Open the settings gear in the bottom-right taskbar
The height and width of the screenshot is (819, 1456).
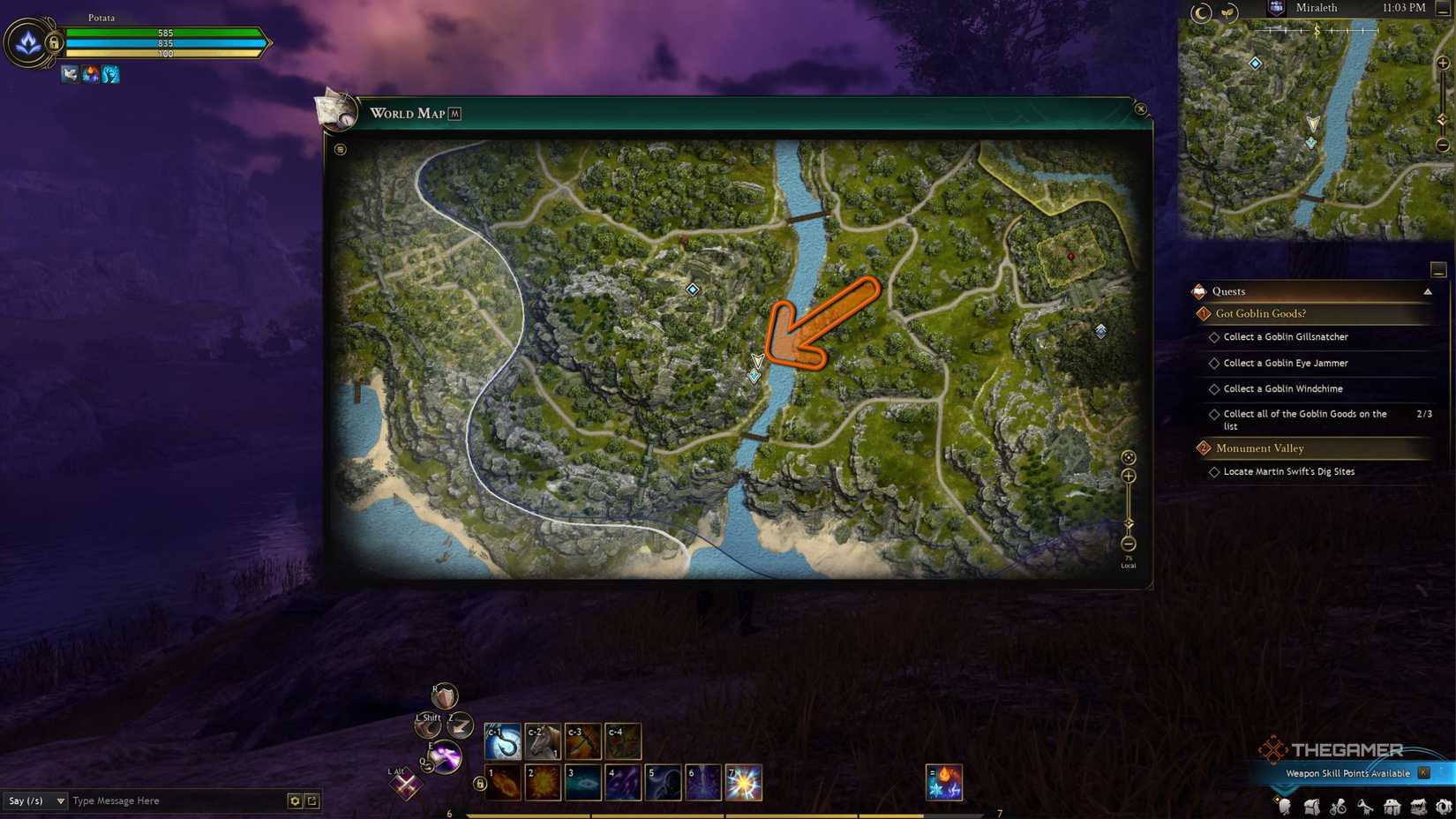pyautogui.click(x=1445, y=805)
